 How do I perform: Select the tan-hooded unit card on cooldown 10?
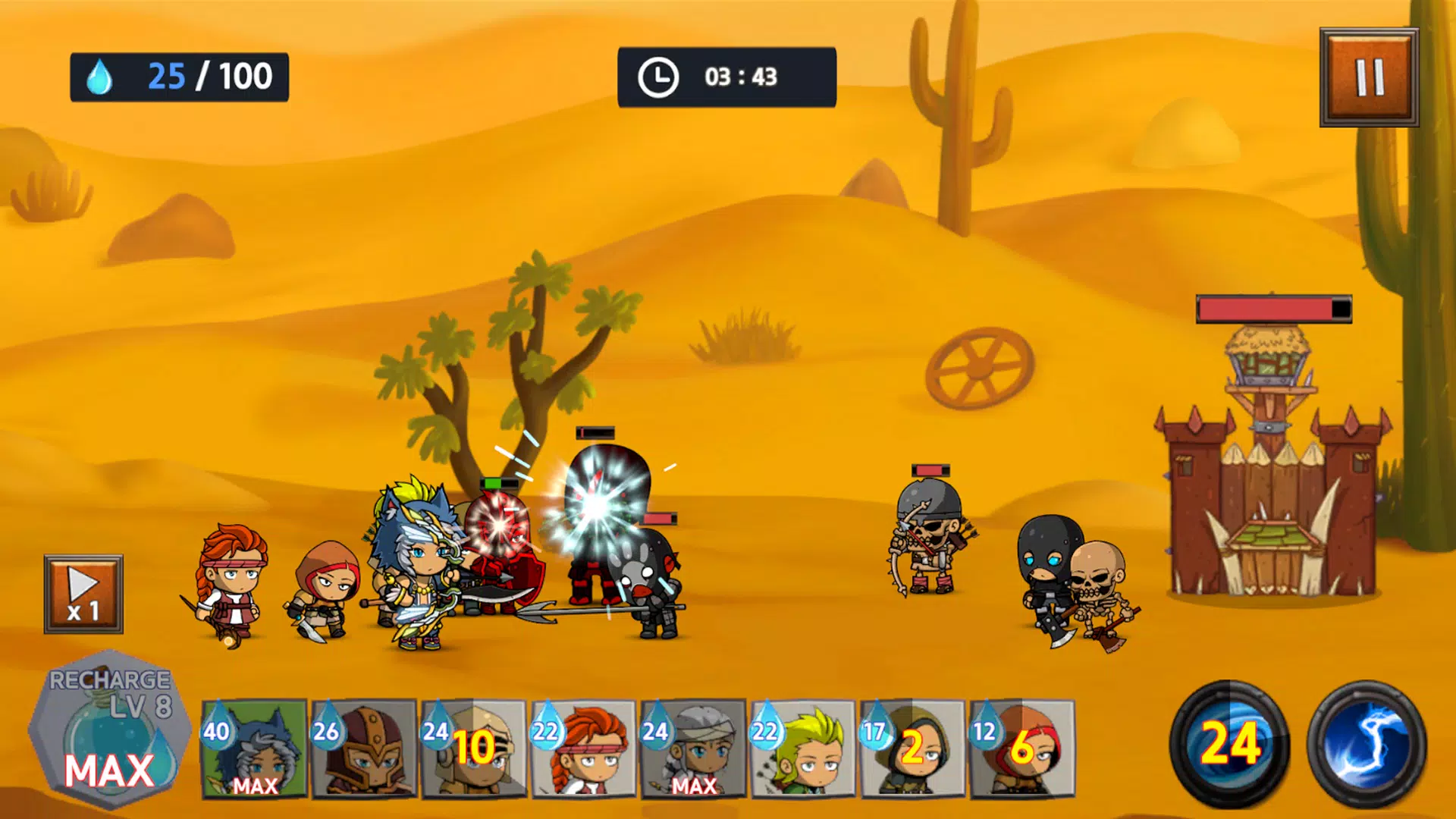click(x=474, y=748)
